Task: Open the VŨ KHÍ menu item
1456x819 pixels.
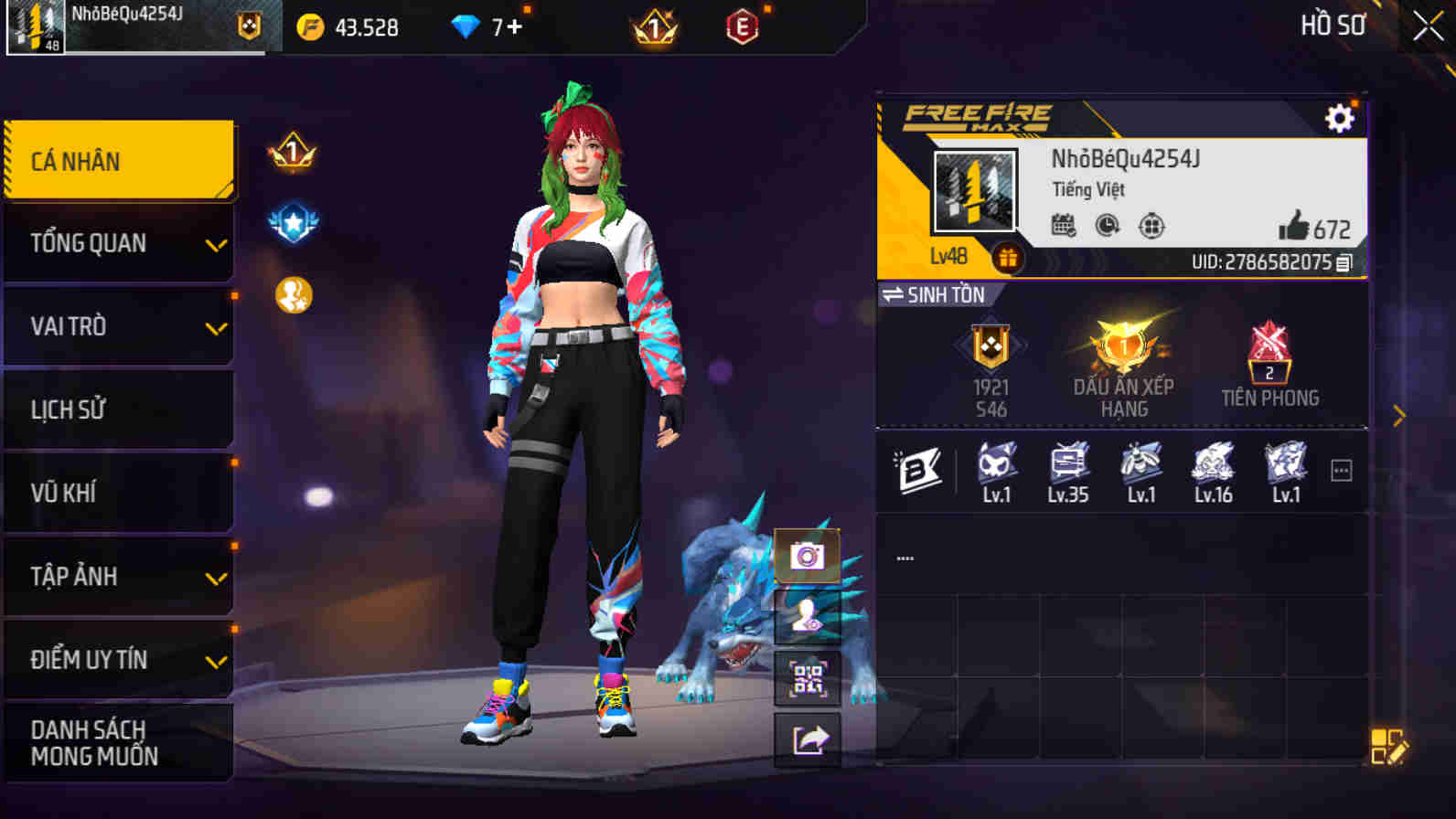Action: (x=119, y=493)
